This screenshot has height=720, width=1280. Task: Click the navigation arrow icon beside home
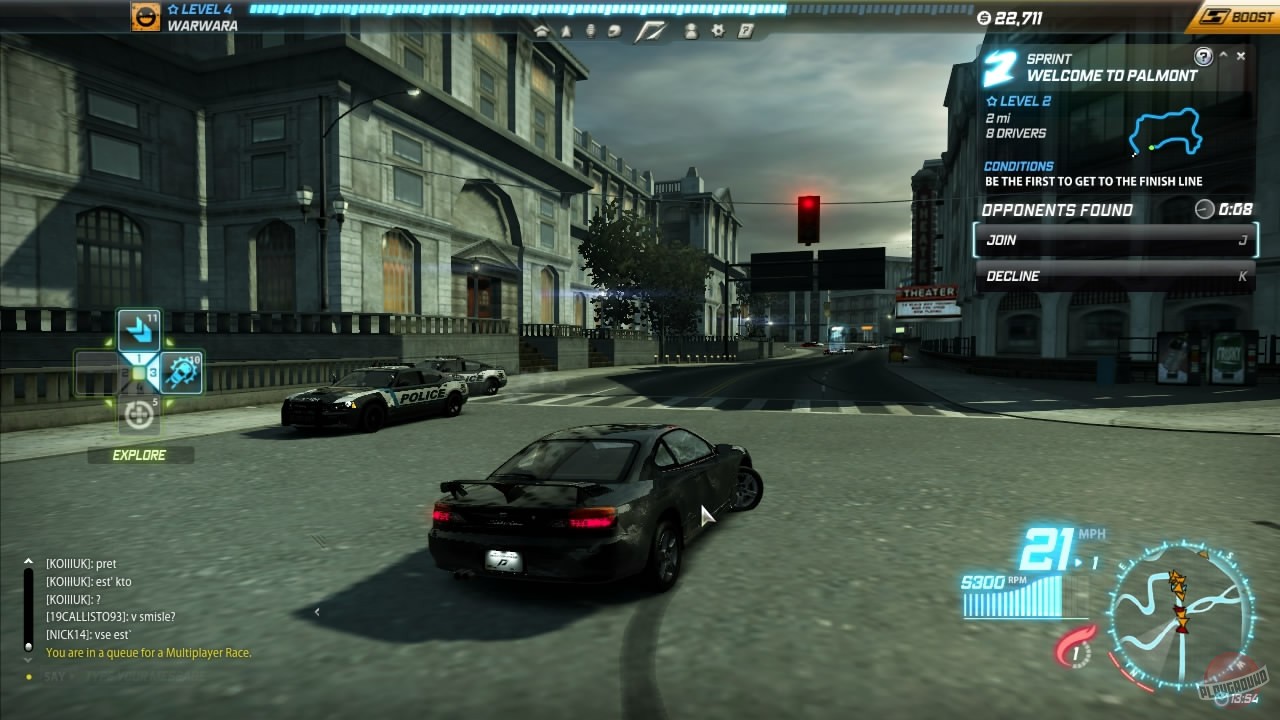pyautogui.click(x=566, y=30)
